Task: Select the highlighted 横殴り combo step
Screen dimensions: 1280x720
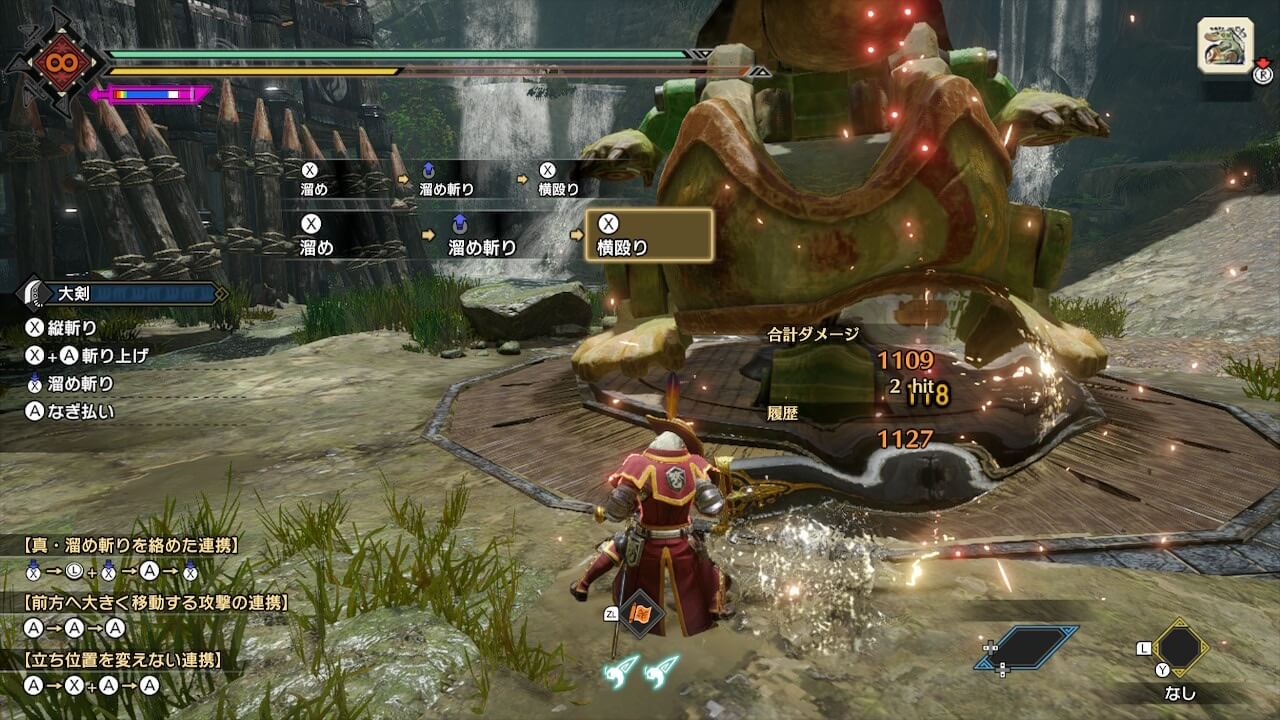Action: tap(649, 236)
